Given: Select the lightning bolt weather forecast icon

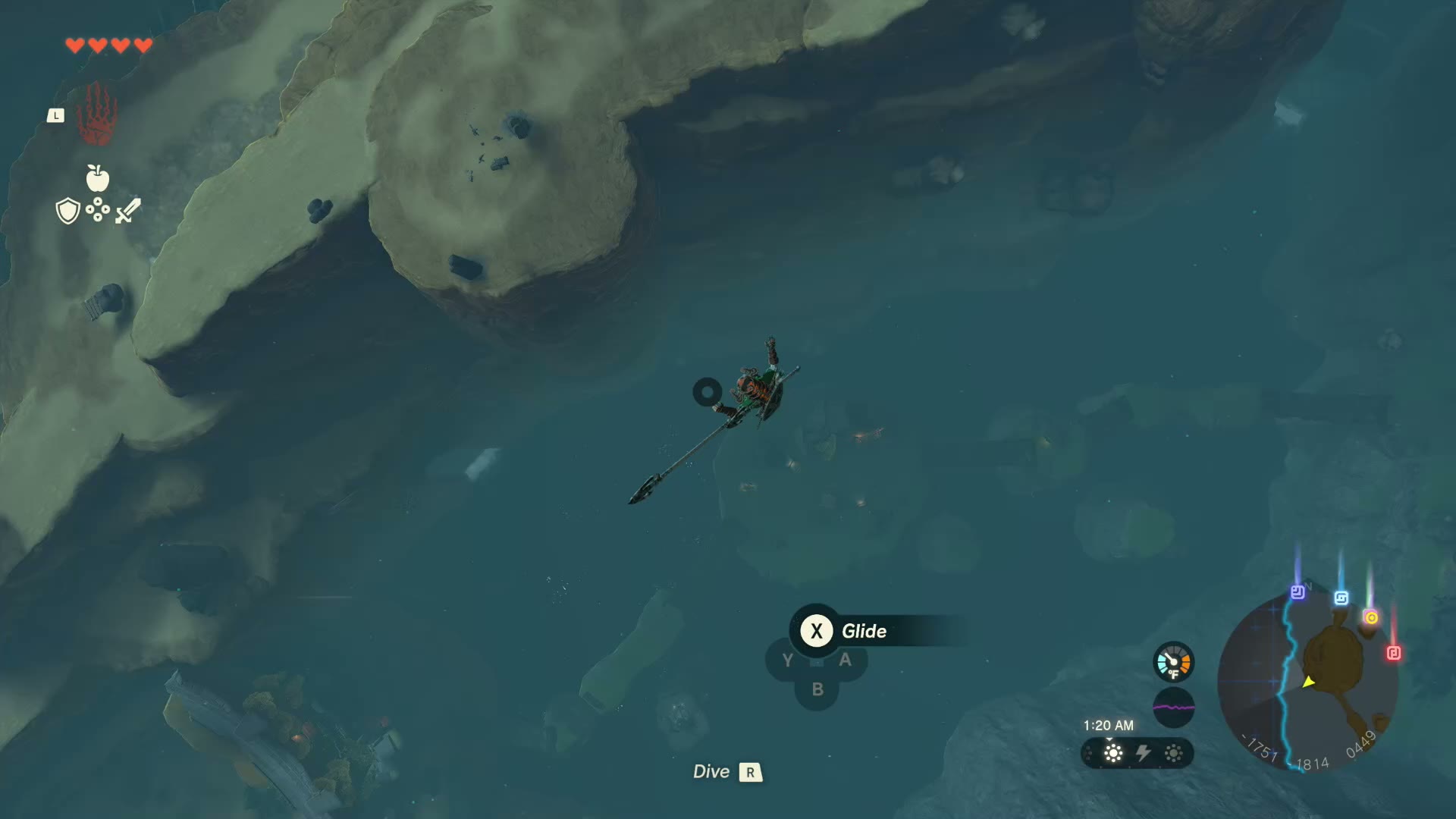Looking at the screenshot, I should [1143, 753].
